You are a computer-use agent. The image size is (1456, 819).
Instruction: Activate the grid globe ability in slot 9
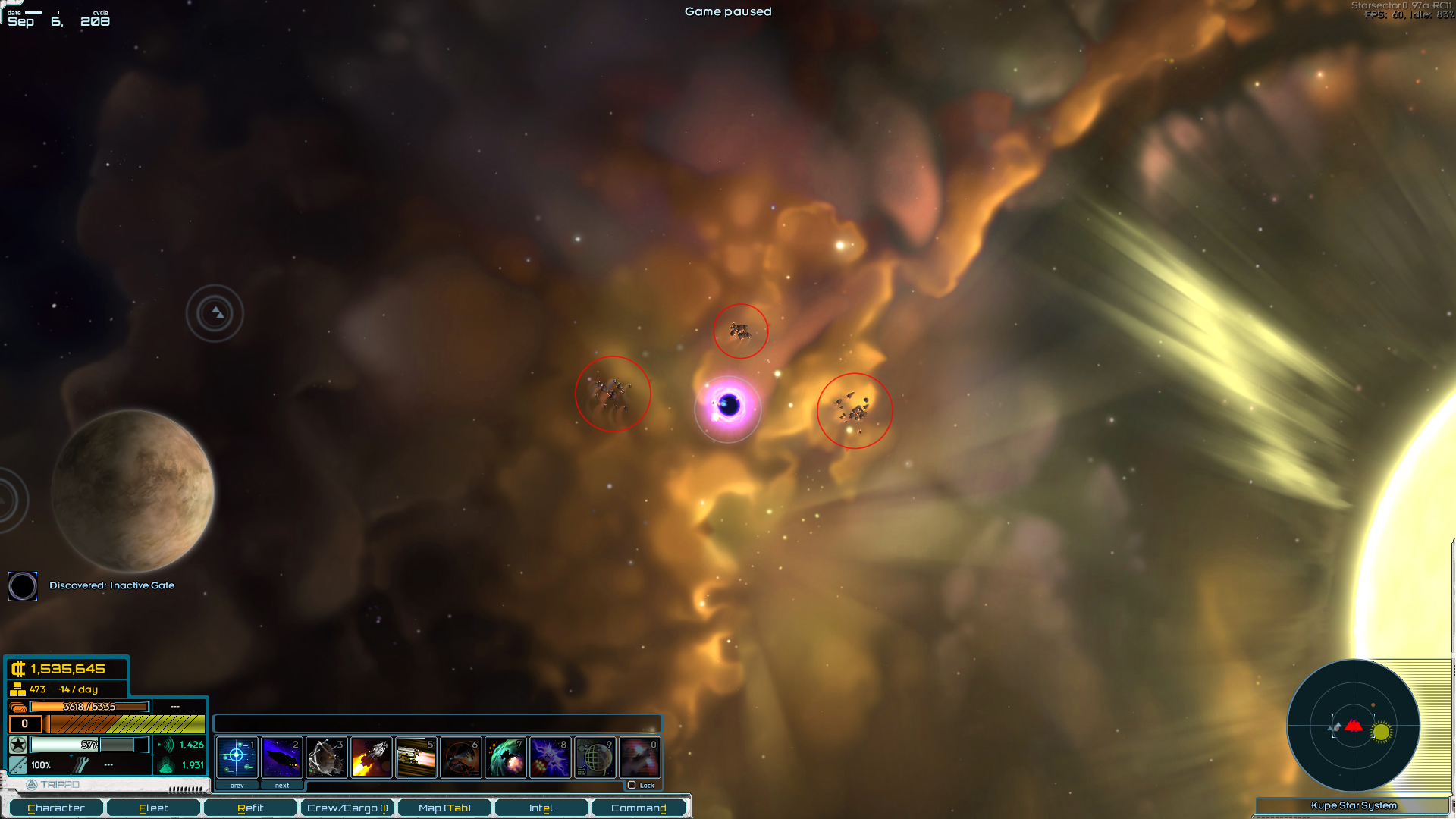coord(595,757)
